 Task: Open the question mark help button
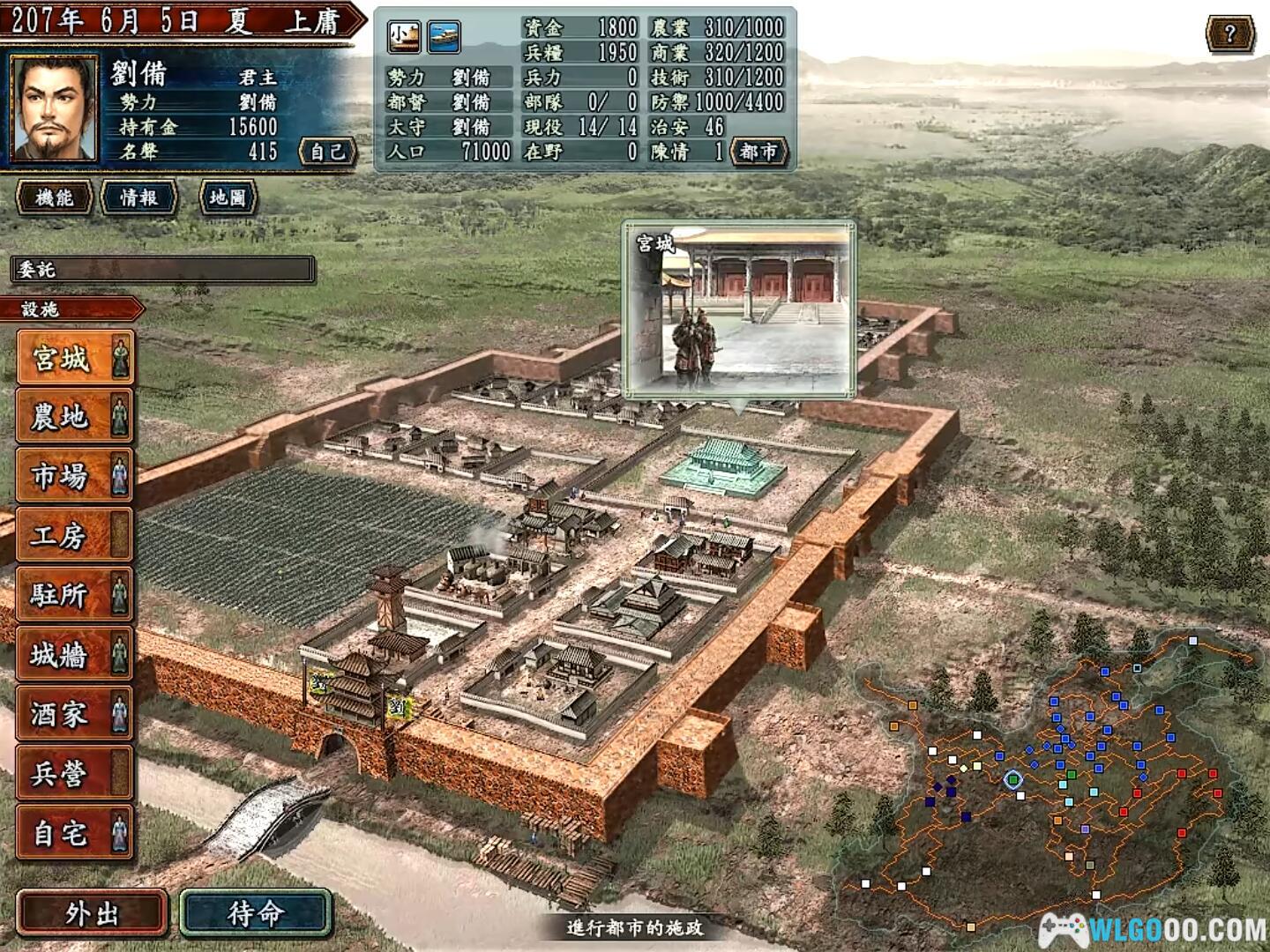pyautogui.click(x=1229, y=35)
